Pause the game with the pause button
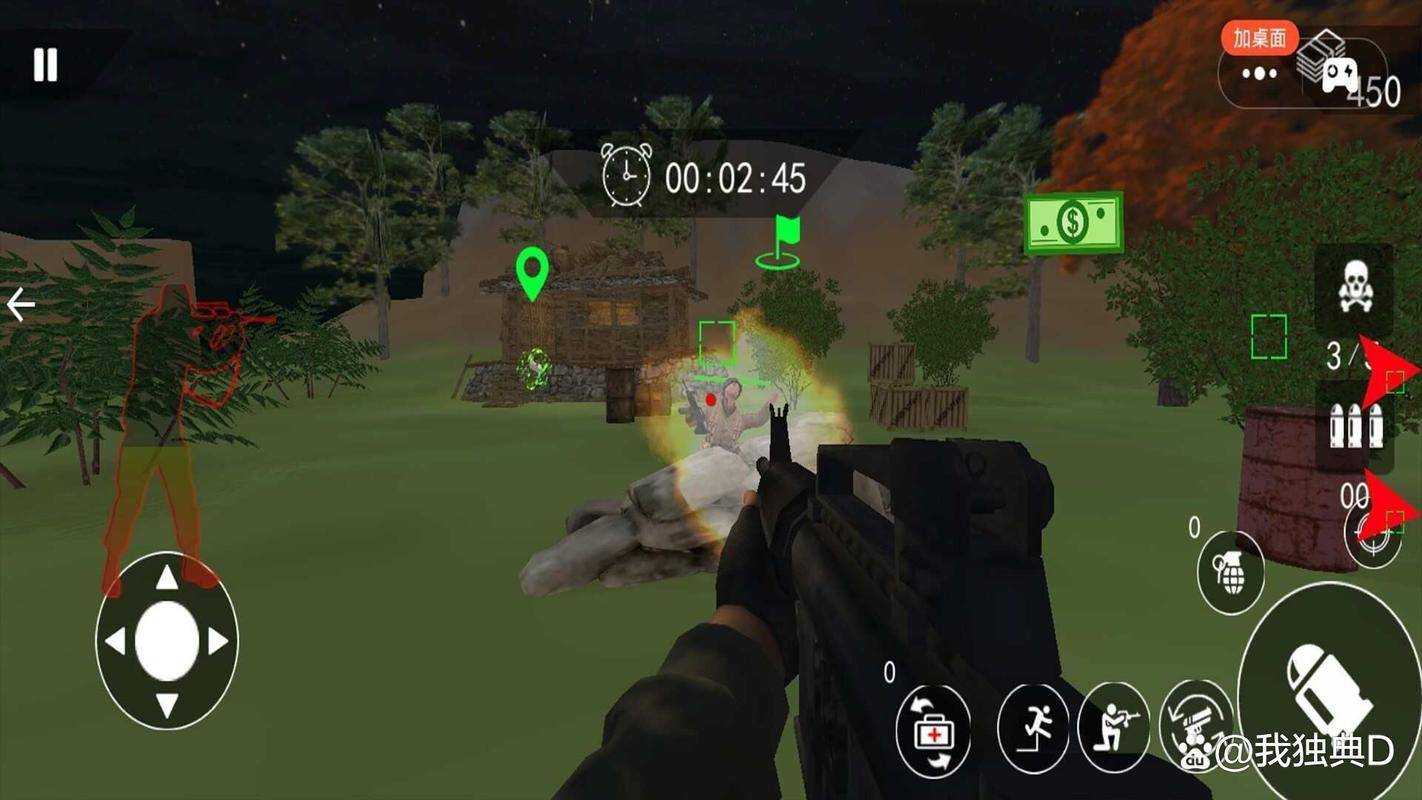 (x=45, y=65)
